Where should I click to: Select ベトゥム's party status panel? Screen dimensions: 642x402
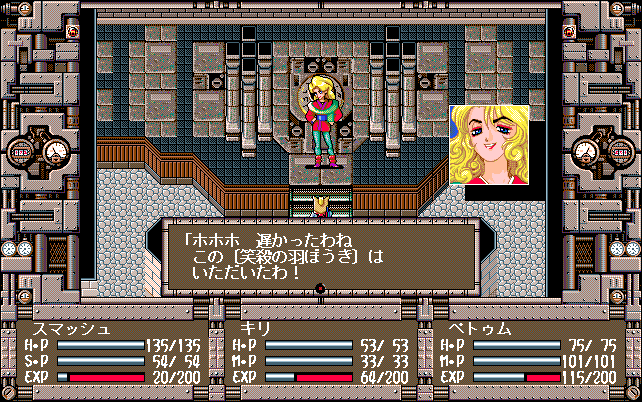pos(528,353)
